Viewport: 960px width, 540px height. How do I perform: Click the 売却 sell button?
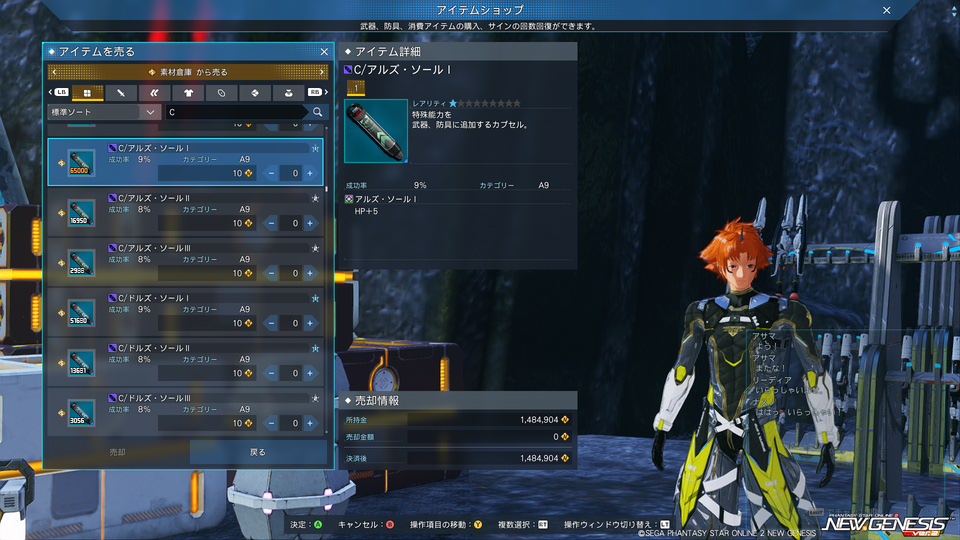coord(117,452)
